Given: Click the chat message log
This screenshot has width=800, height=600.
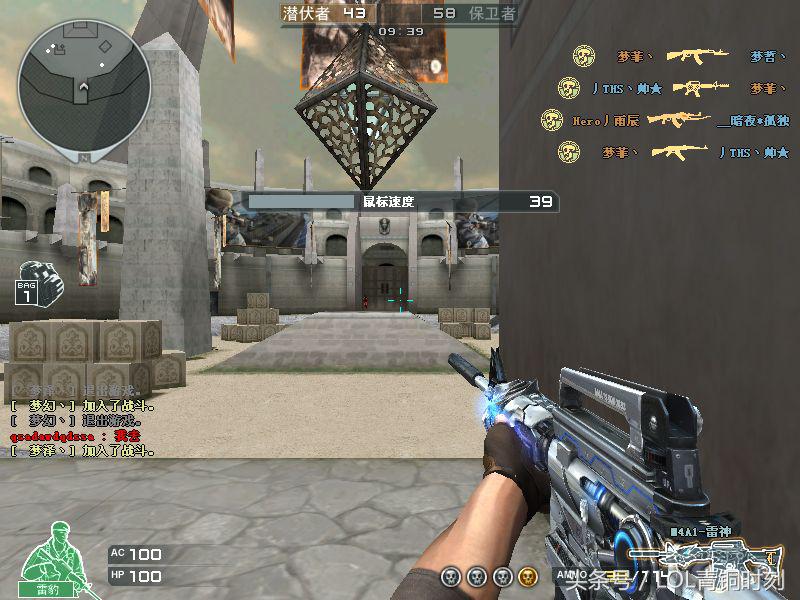Looking at the screenshot, I should tap(85, 420).
